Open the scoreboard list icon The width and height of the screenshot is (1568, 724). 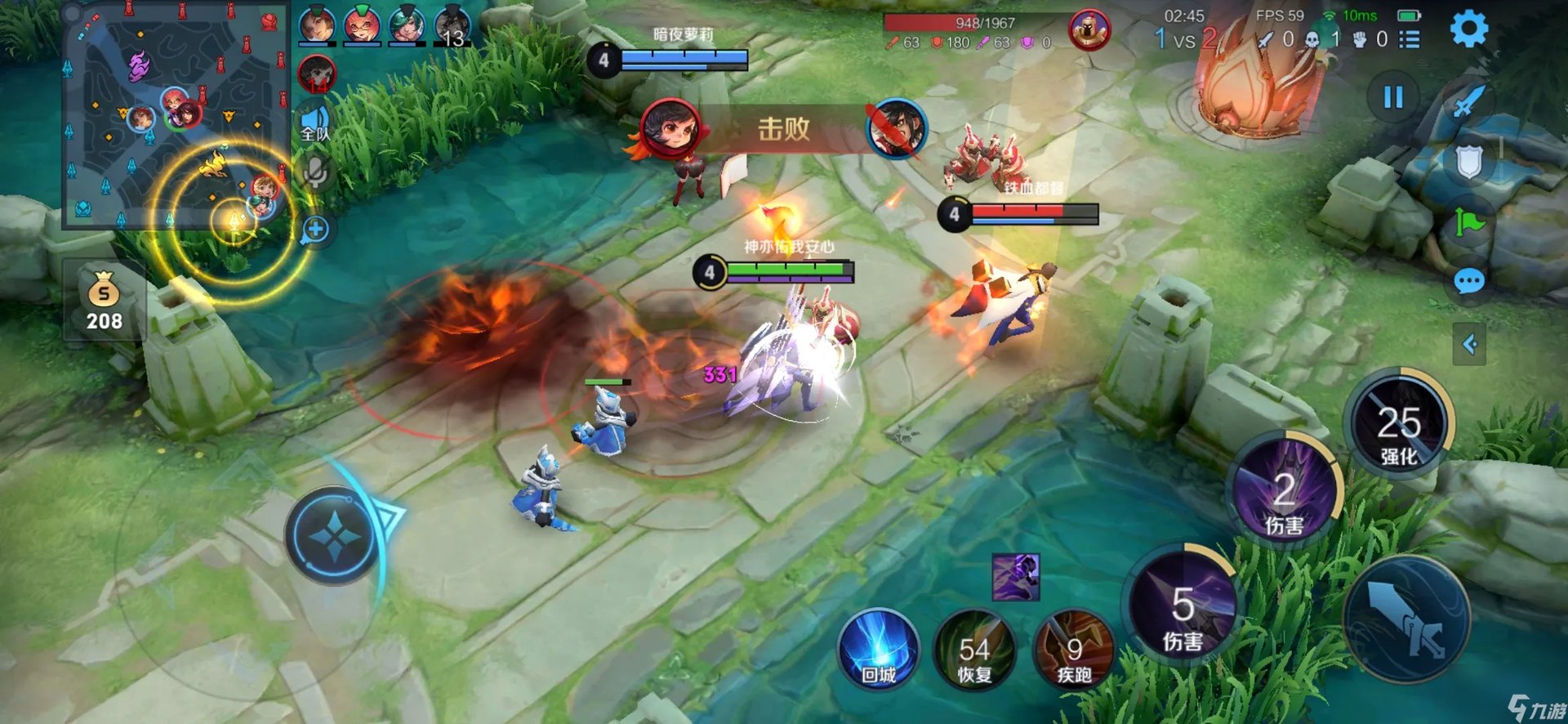click(x=1409, y=39)
